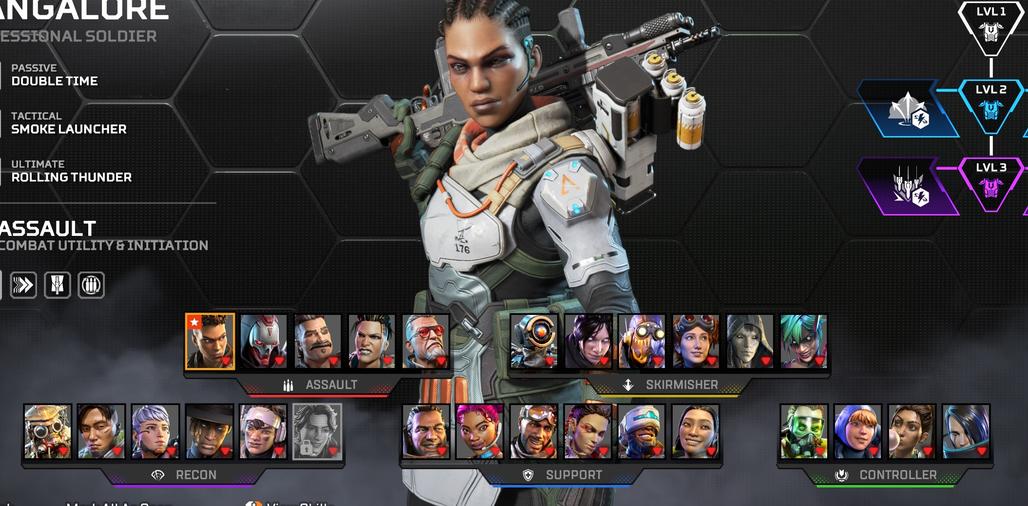Pick Lifeline with the pink hair
The height and width of the screenshot is (506, 1028).
[x=480, y=431]
